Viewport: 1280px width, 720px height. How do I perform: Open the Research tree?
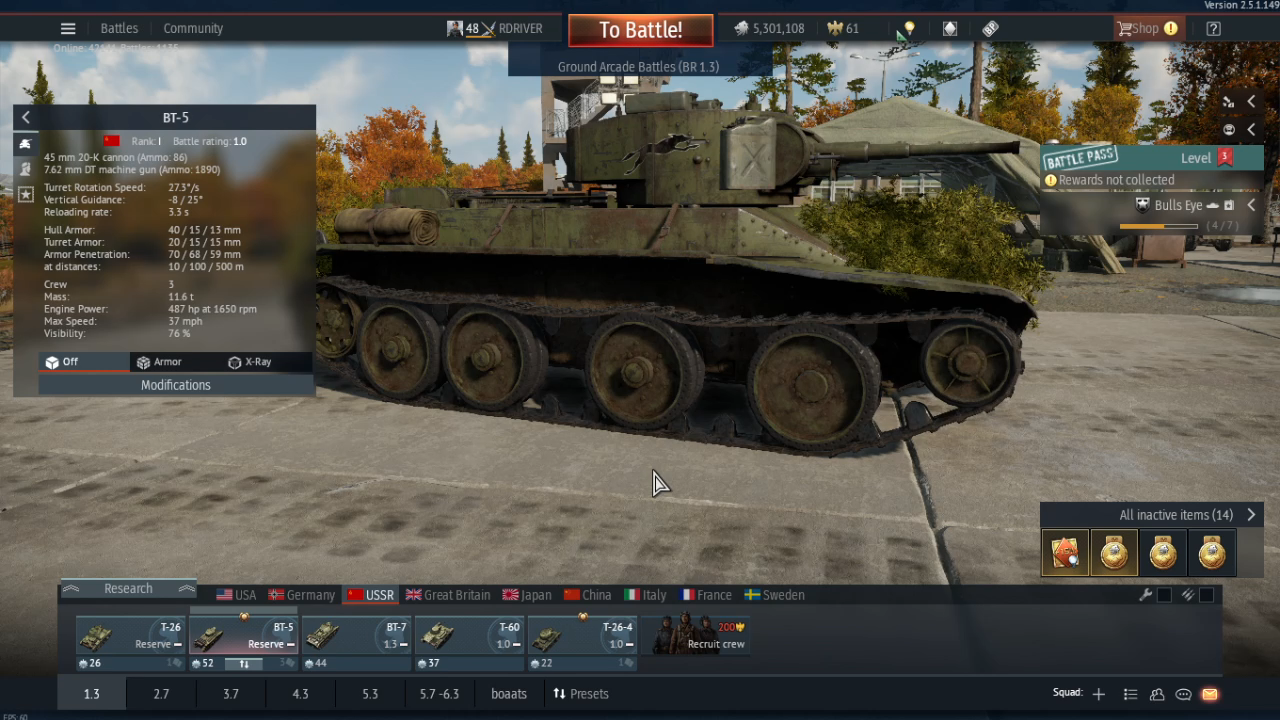(128, 589)
